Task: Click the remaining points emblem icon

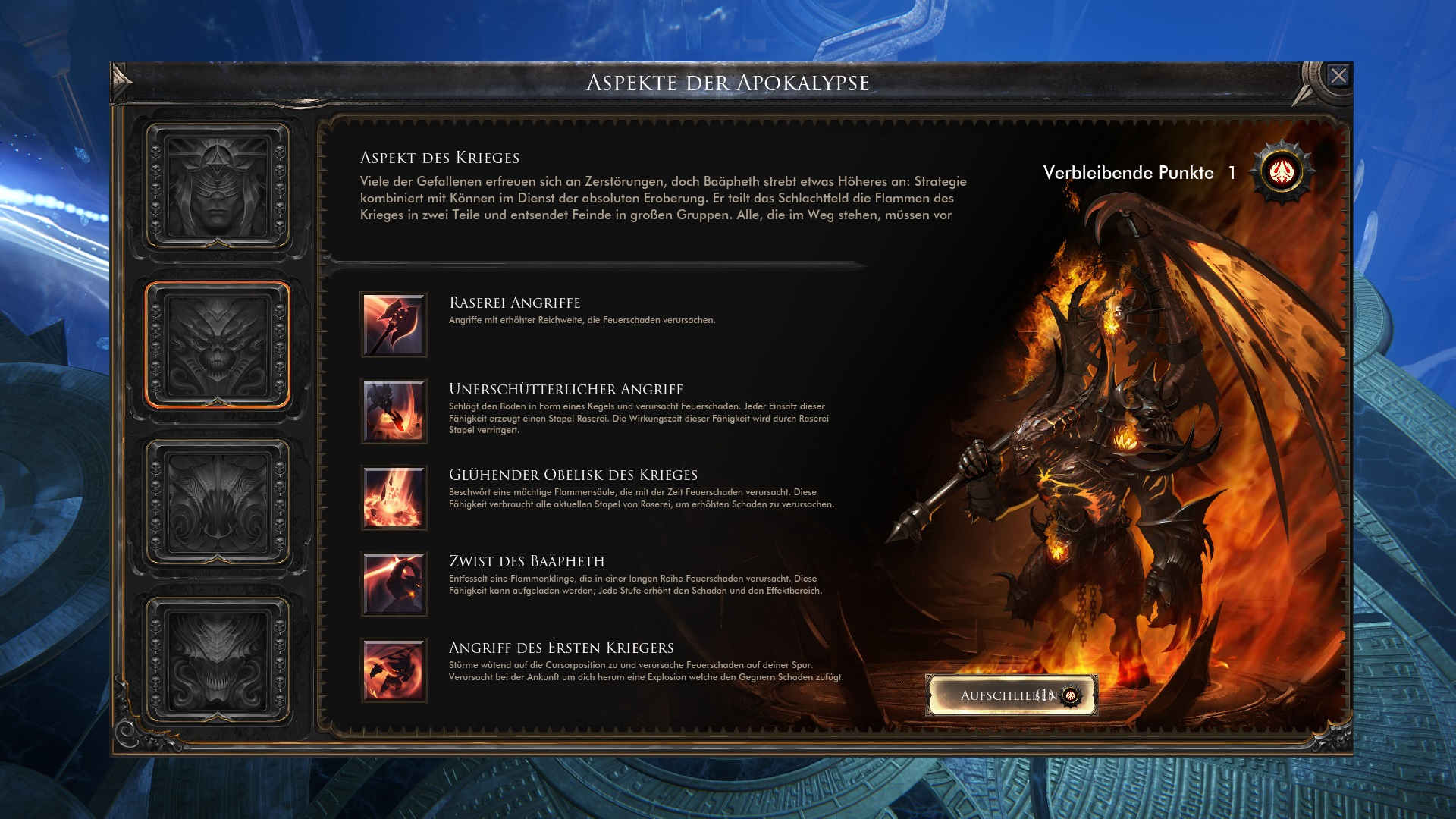Action: click(1282, 172)
